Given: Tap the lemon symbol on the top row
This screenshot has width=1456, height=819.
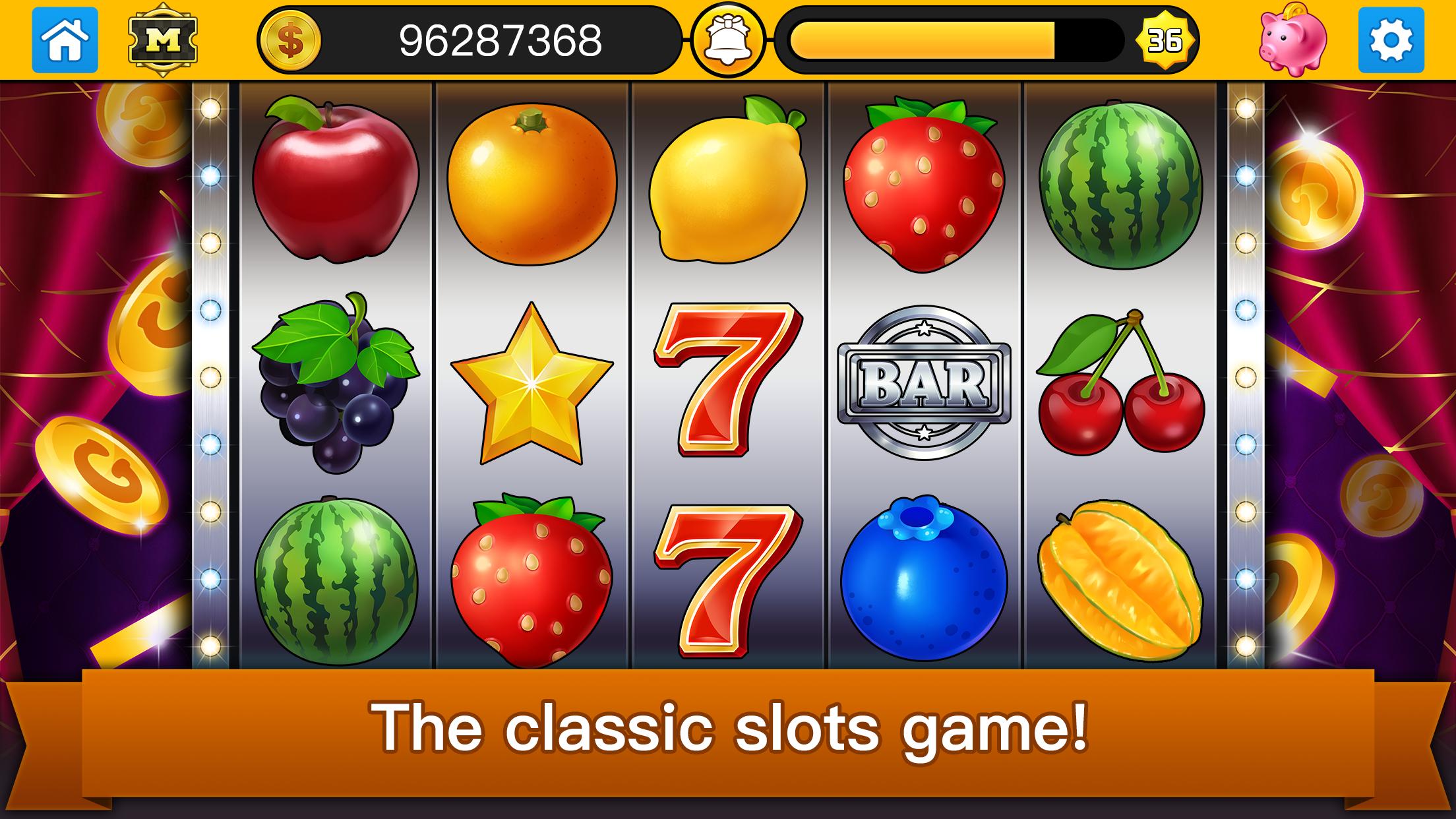Looking at the screenshot, I should [725, 191].
